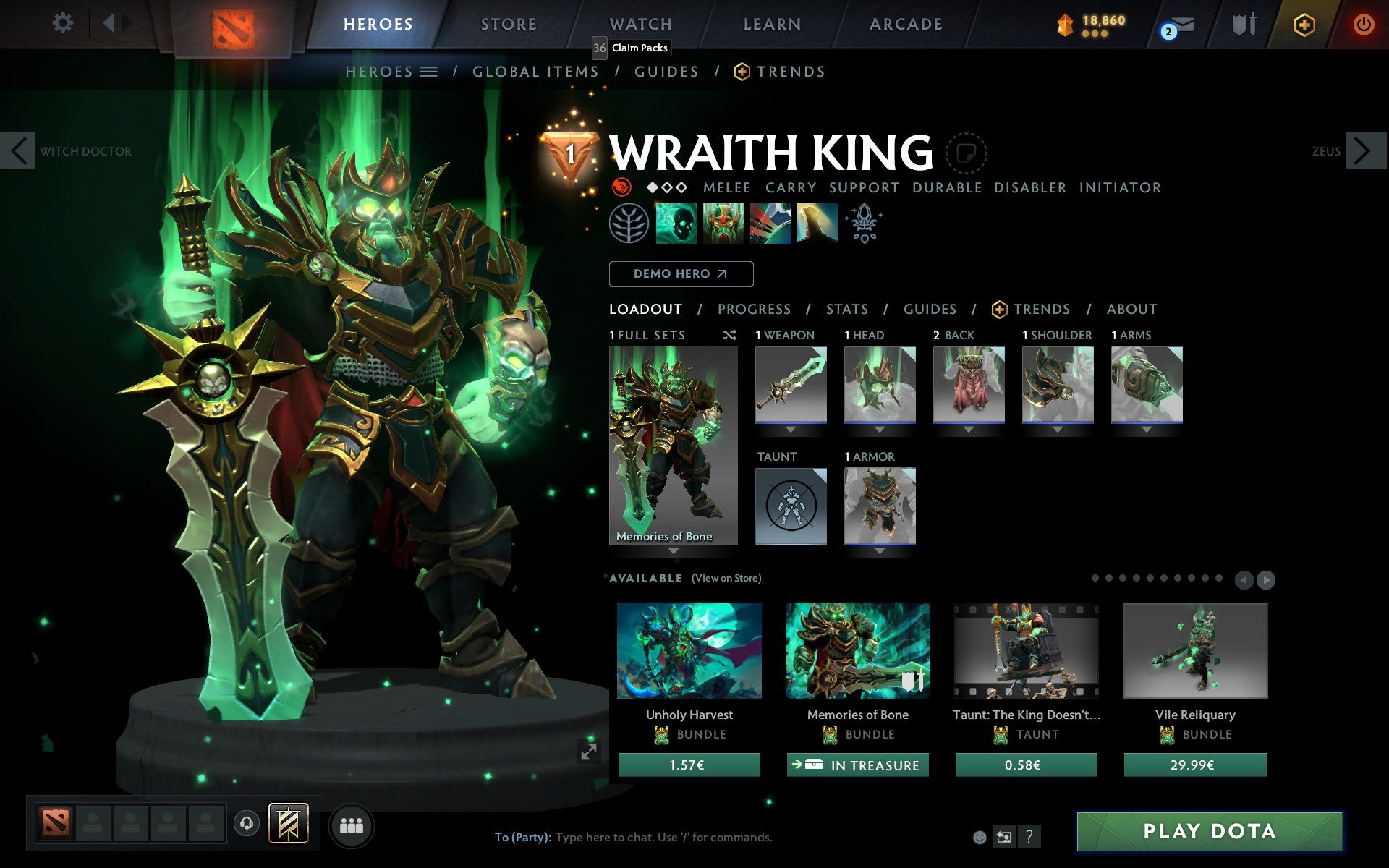Screen dimensions: 1389x868
Task: Click the power button to toggle logout menu
Action: point(1366,23)
